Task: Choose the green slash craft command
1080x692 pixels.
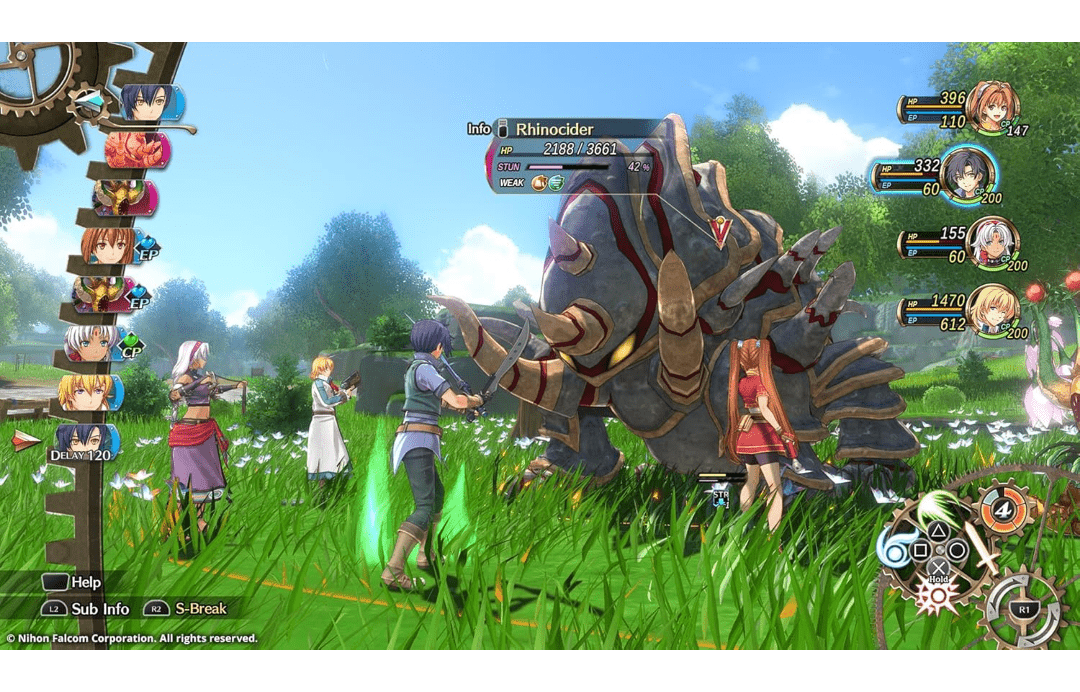Action: [x=935, y=506]
